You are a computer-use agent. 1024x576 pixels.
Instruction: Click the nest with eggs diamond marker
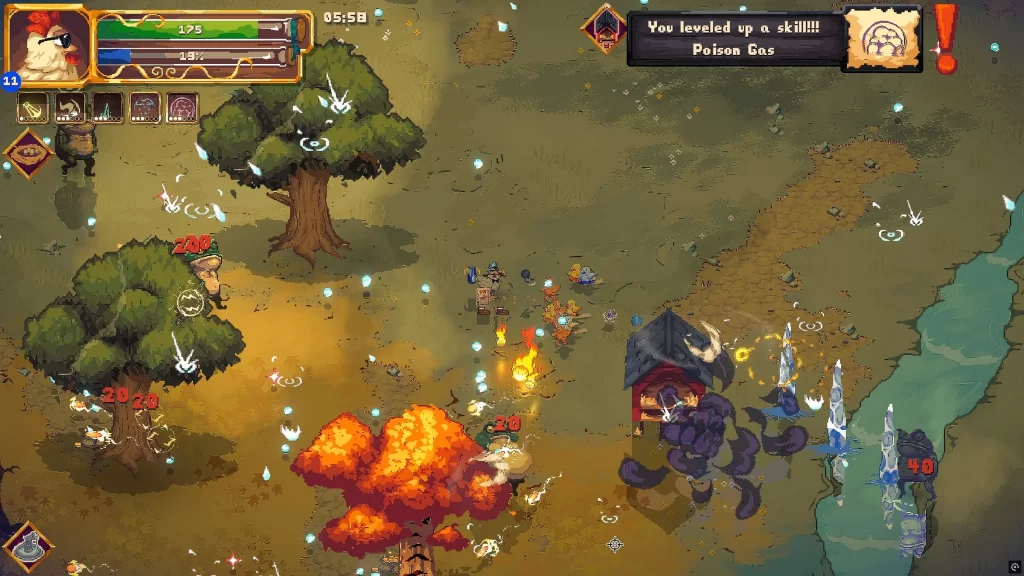[28, 153]
